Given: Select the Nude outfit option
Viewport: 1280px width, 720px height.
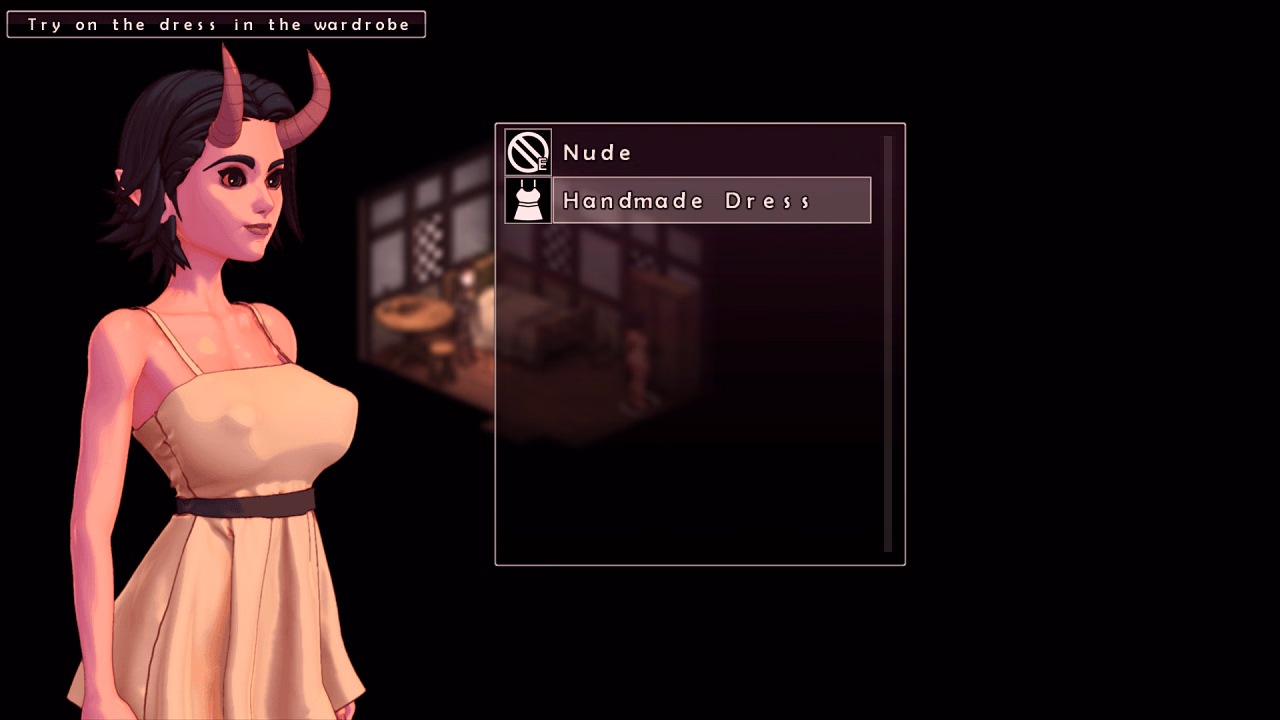Looking at the screenshot, I should tap(598, 152).
